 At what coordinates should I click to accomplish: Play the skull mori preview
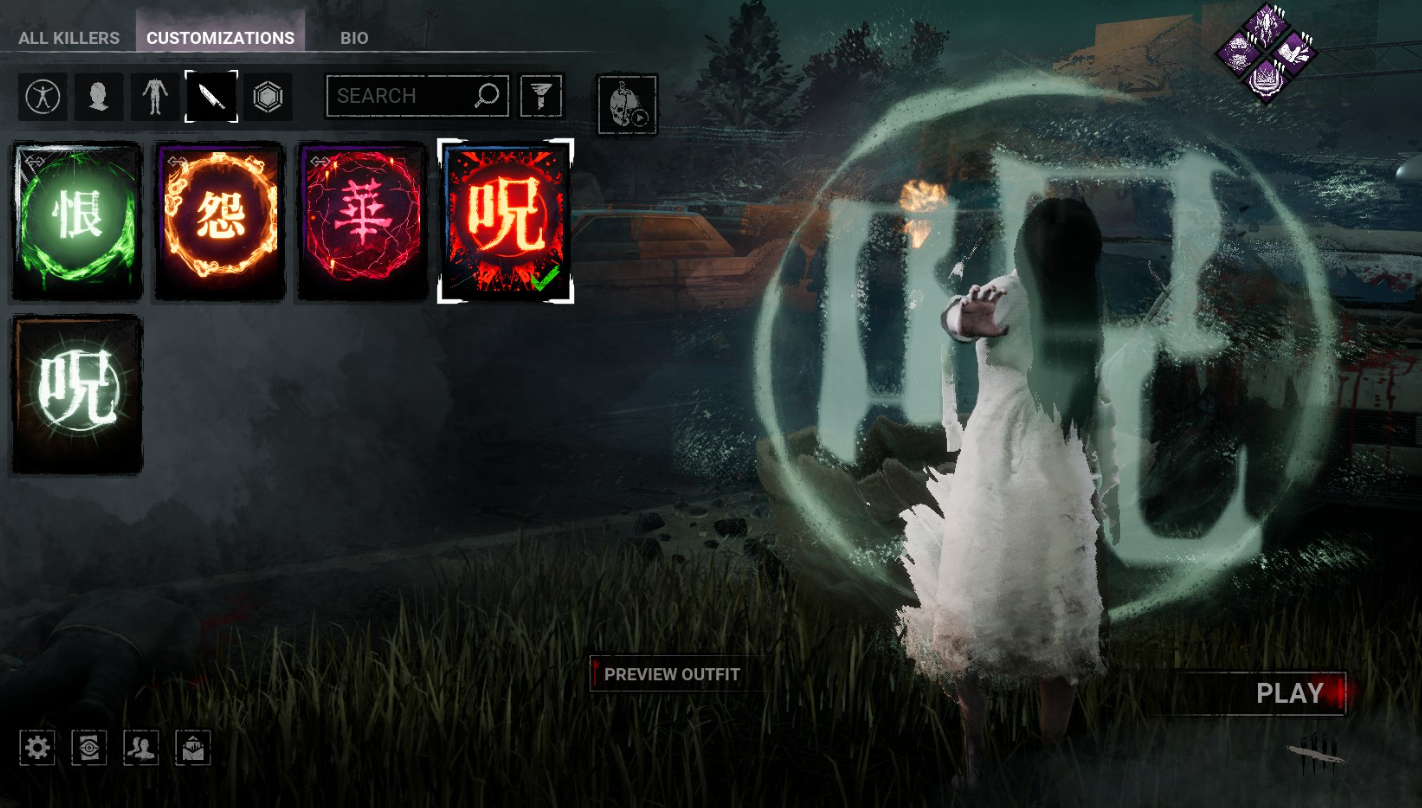coord(627,104)
